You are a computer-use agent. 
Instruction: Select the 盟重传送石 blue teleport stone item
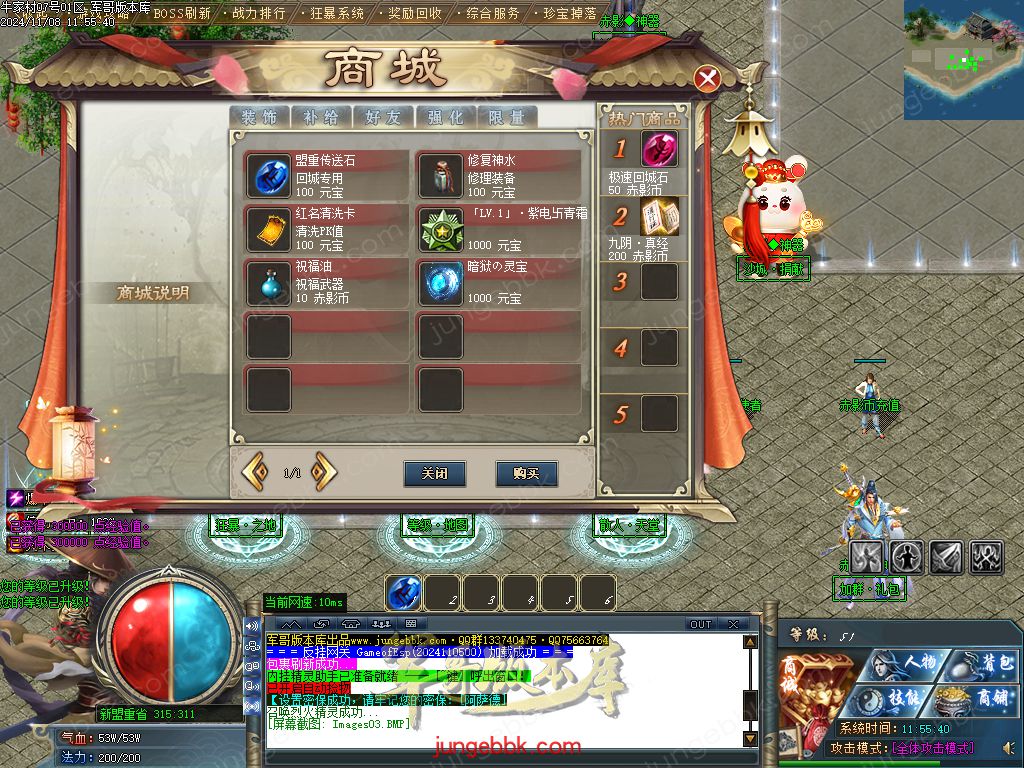(x=268, y=176)
